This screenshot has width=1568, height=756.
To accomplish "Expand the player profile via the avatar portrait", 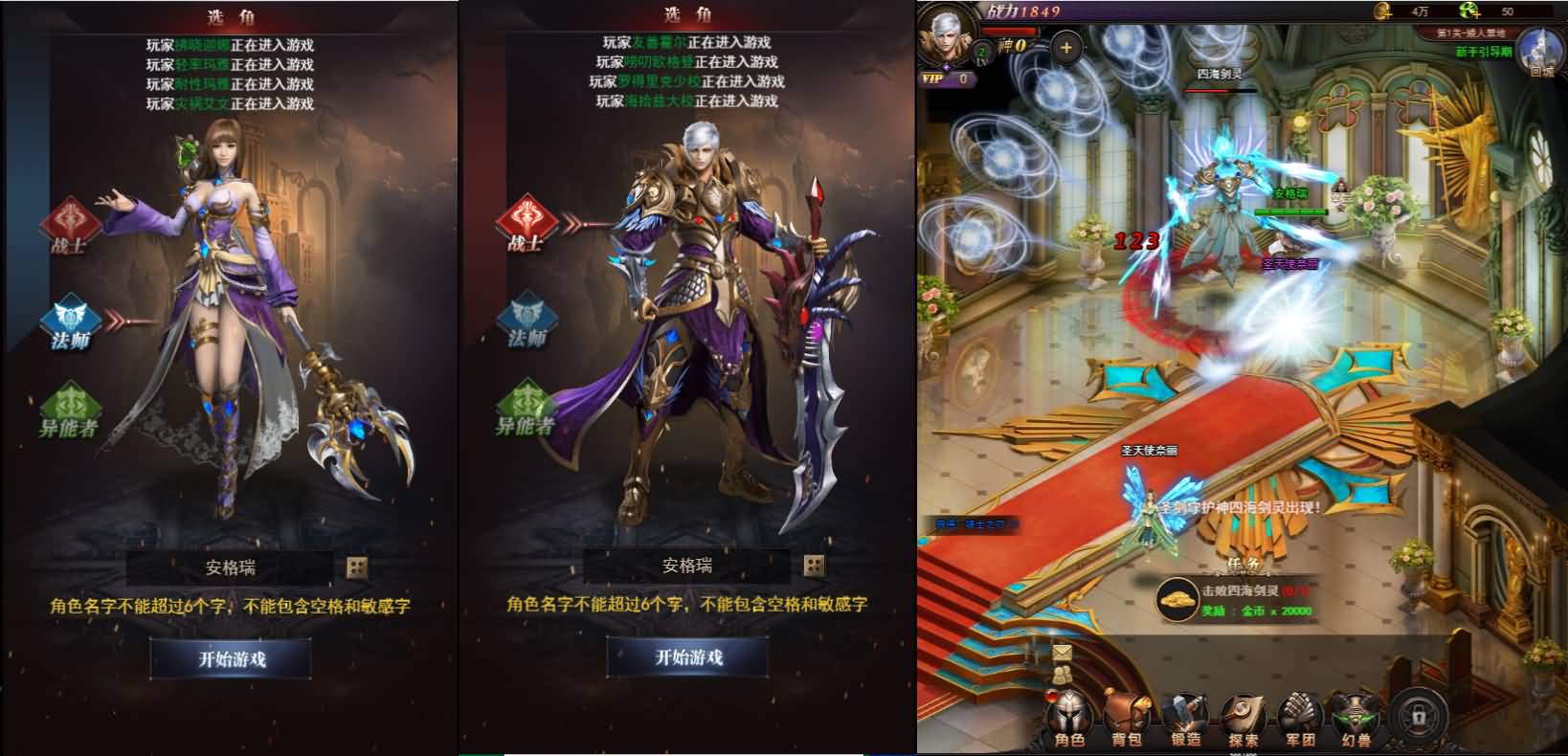I will pos(945,38).
